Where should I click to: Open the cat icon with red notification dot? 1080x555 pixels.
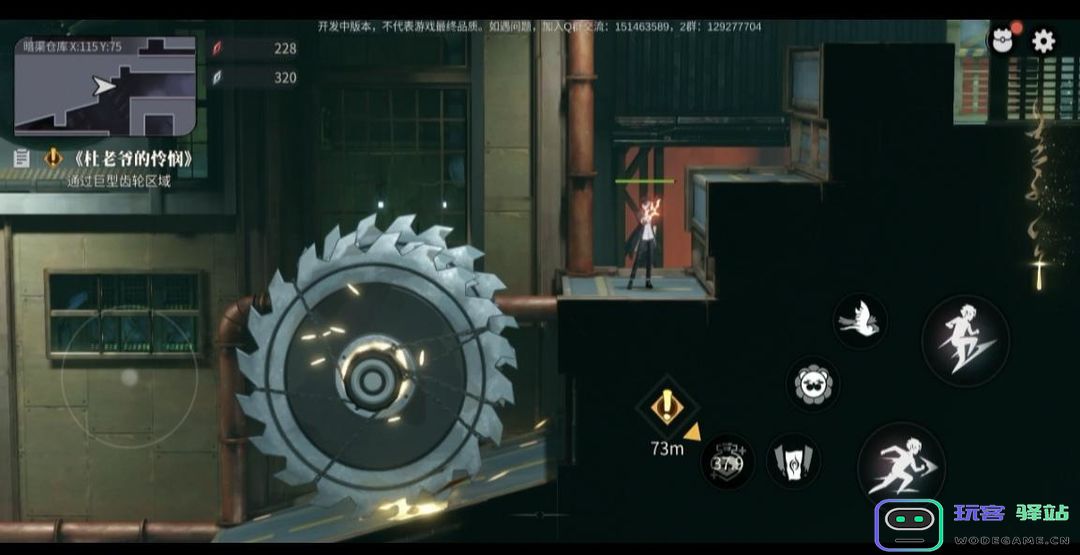tap(1002, 40)
